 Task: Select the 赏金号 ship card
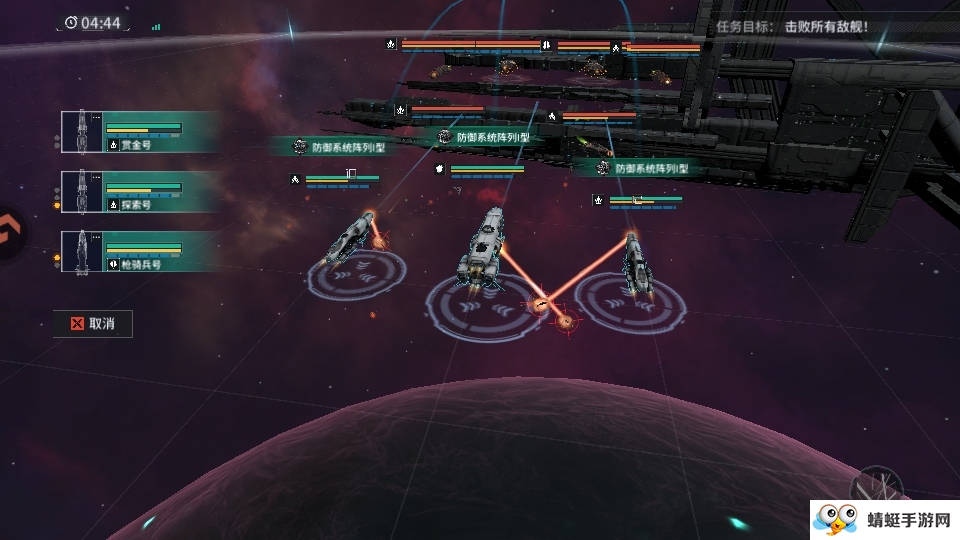click(138, 132)
